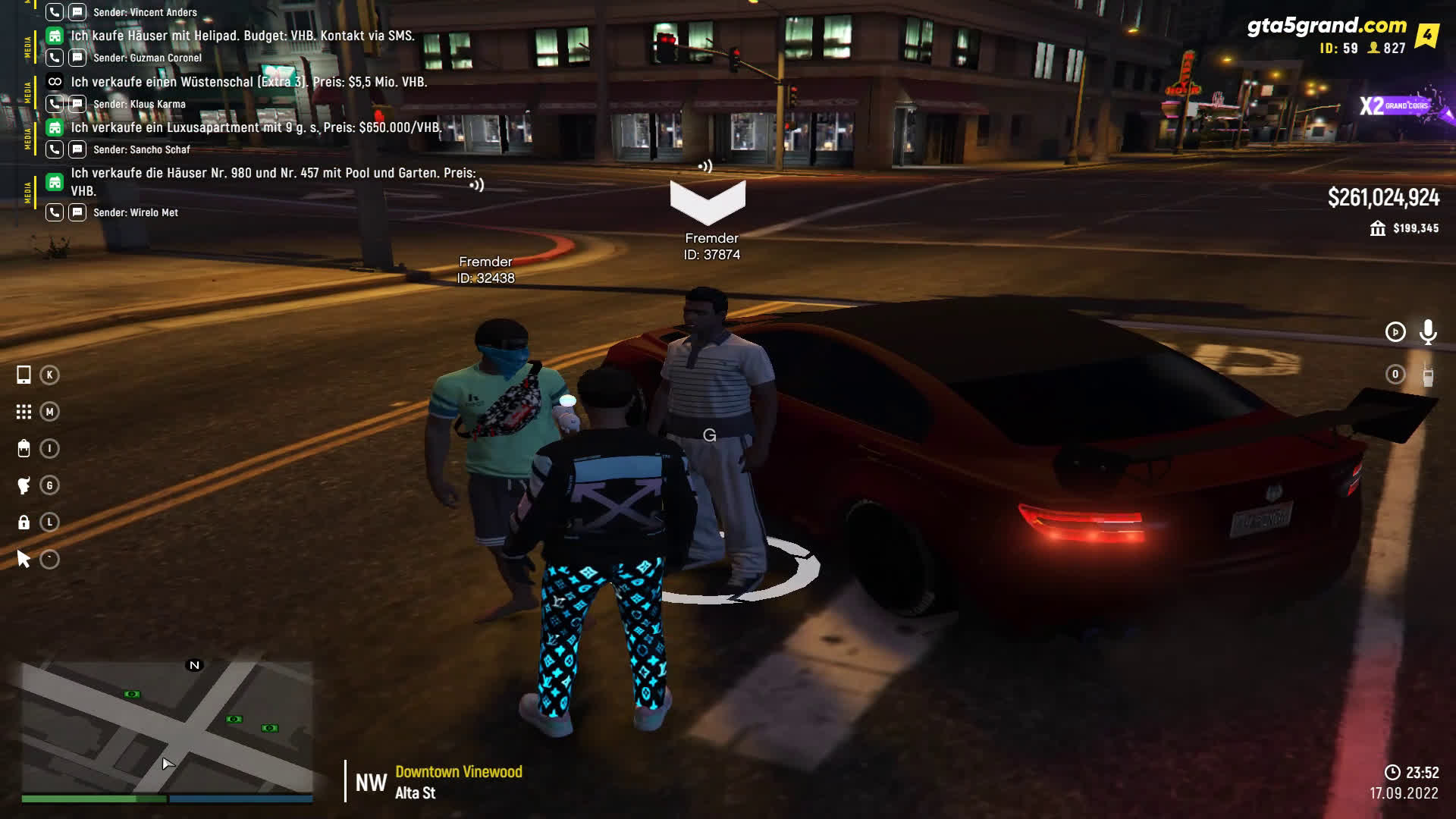Call sender Vincent Anders
1456x819 pixels.
(55, 12)
